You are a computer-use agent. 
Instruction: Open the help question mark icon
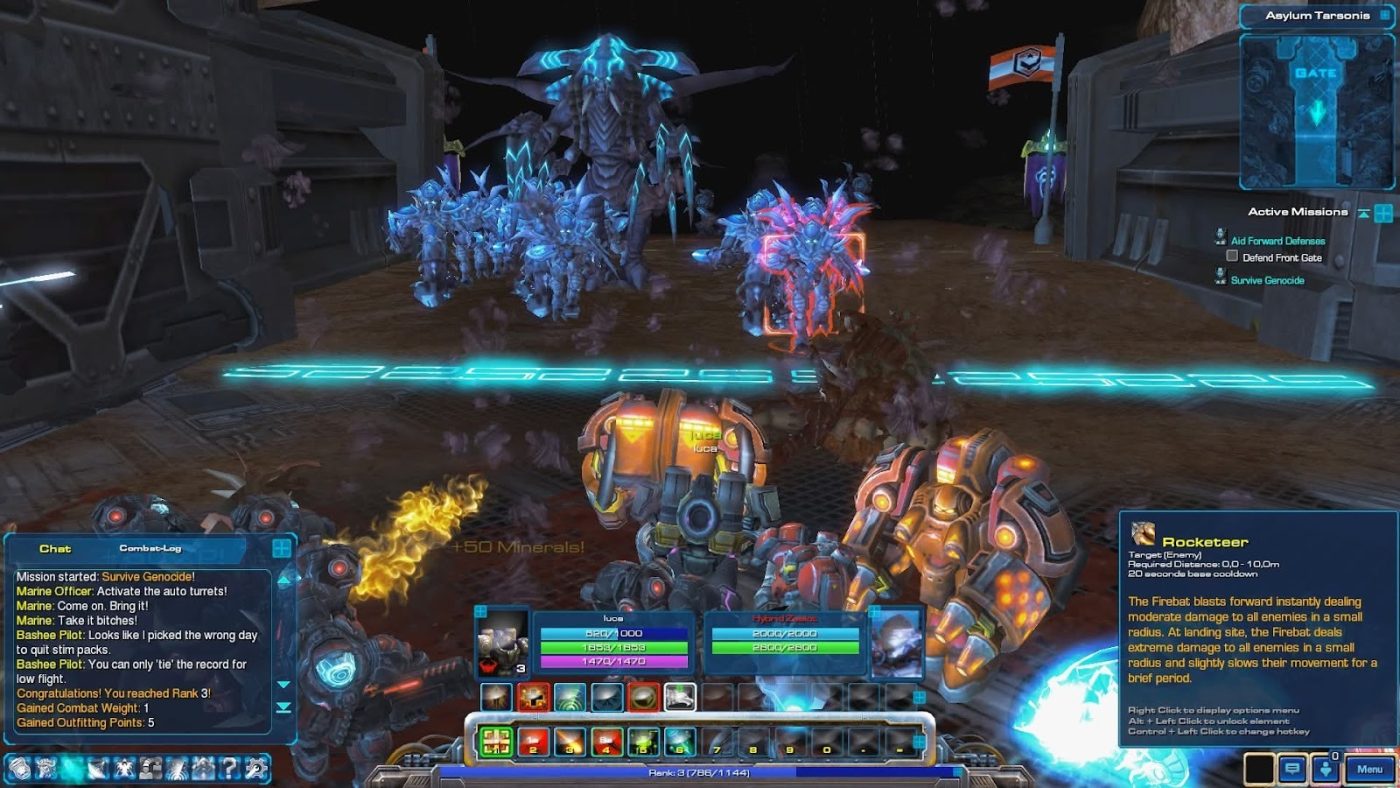[x=228, y=771]
